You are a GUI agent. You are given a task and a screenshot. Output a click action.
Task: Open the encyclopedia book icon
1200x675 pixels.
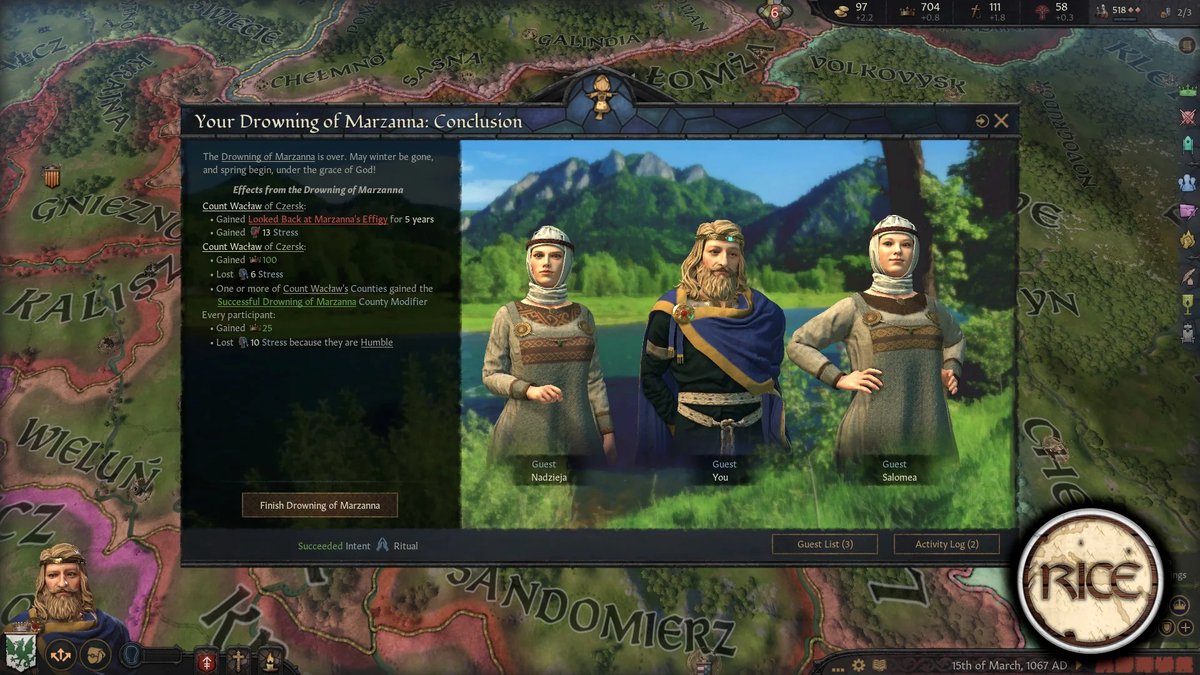point(879,665)
